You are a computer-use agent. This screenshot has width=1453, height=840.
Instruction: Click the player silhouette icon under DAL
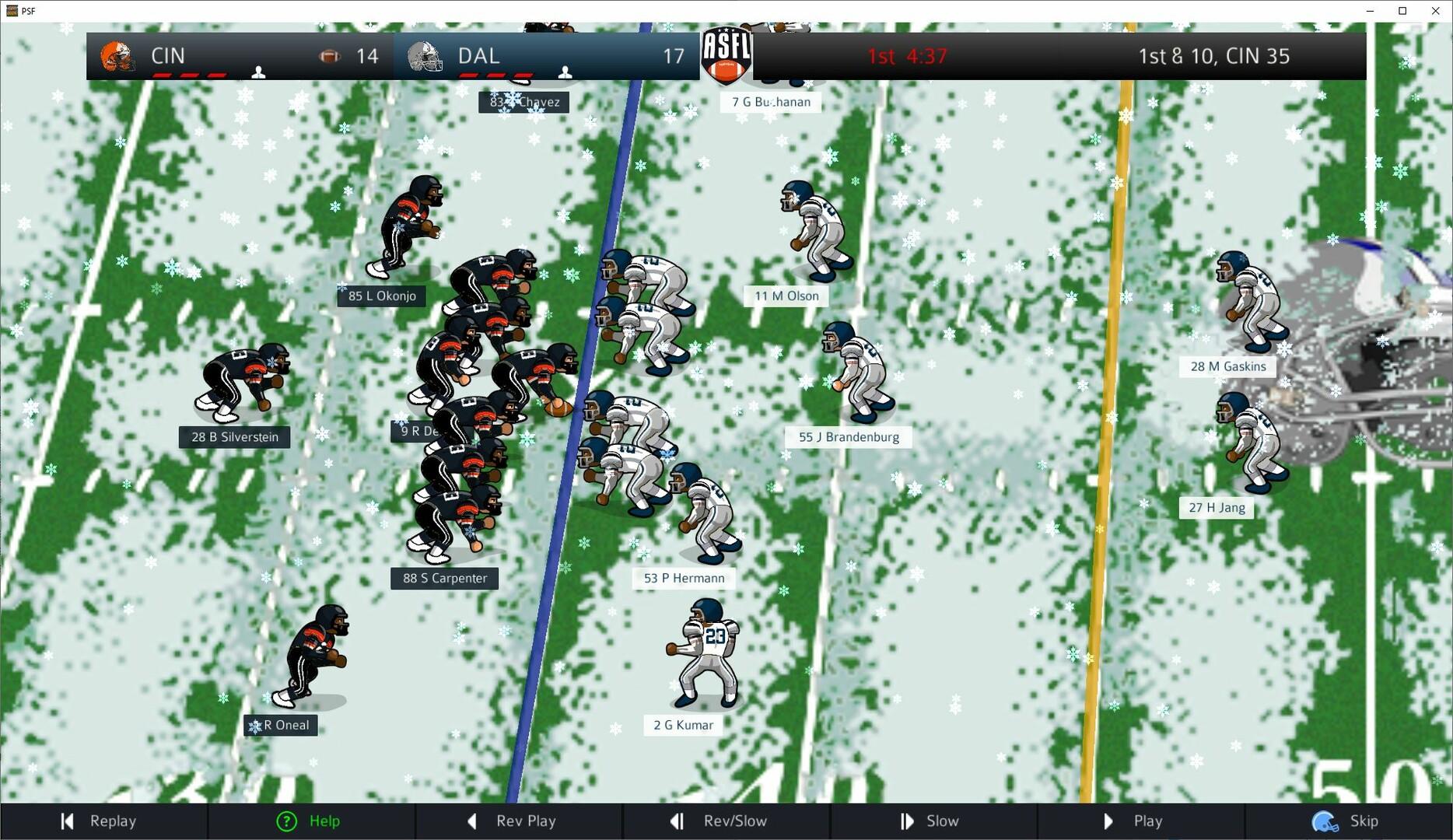(565, 72)
